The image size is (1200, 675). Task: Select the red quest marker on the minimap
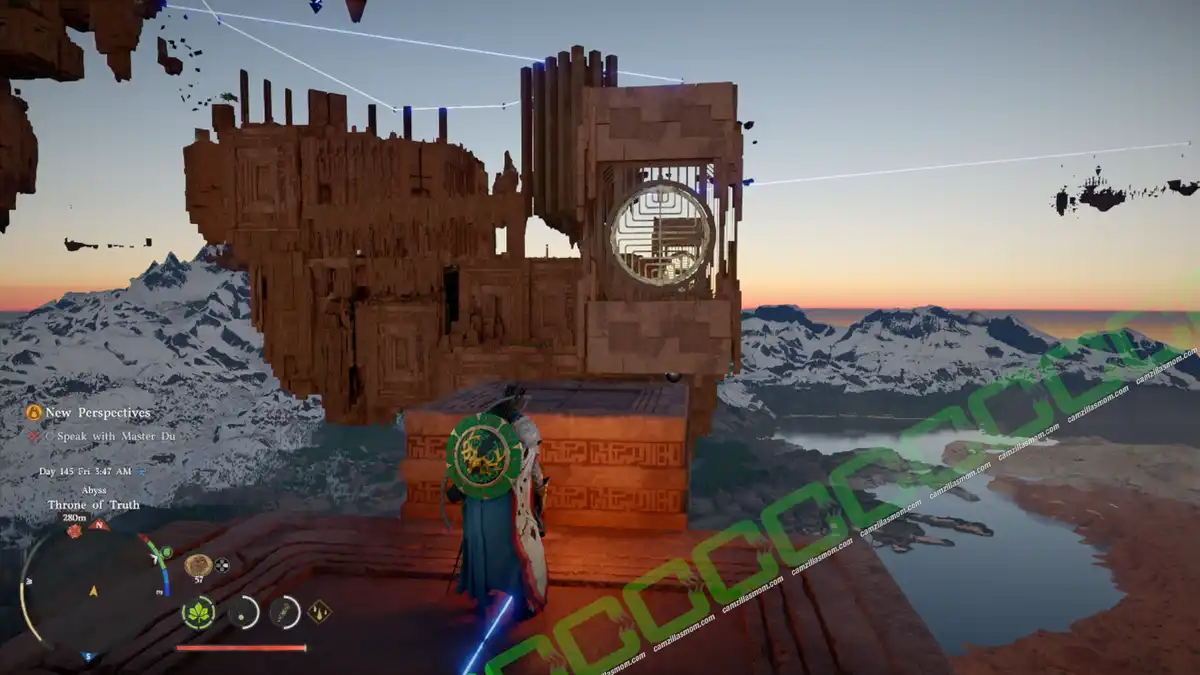(x=74, y=531)
